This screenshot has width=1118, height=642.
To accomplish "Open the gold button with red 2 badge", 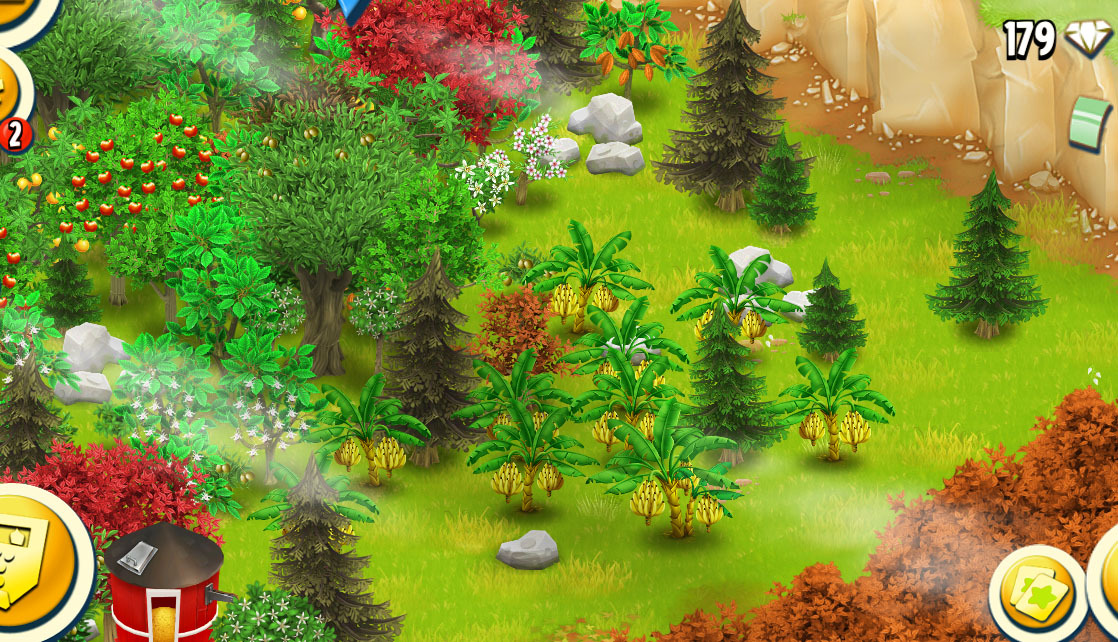I will [10, 95].
